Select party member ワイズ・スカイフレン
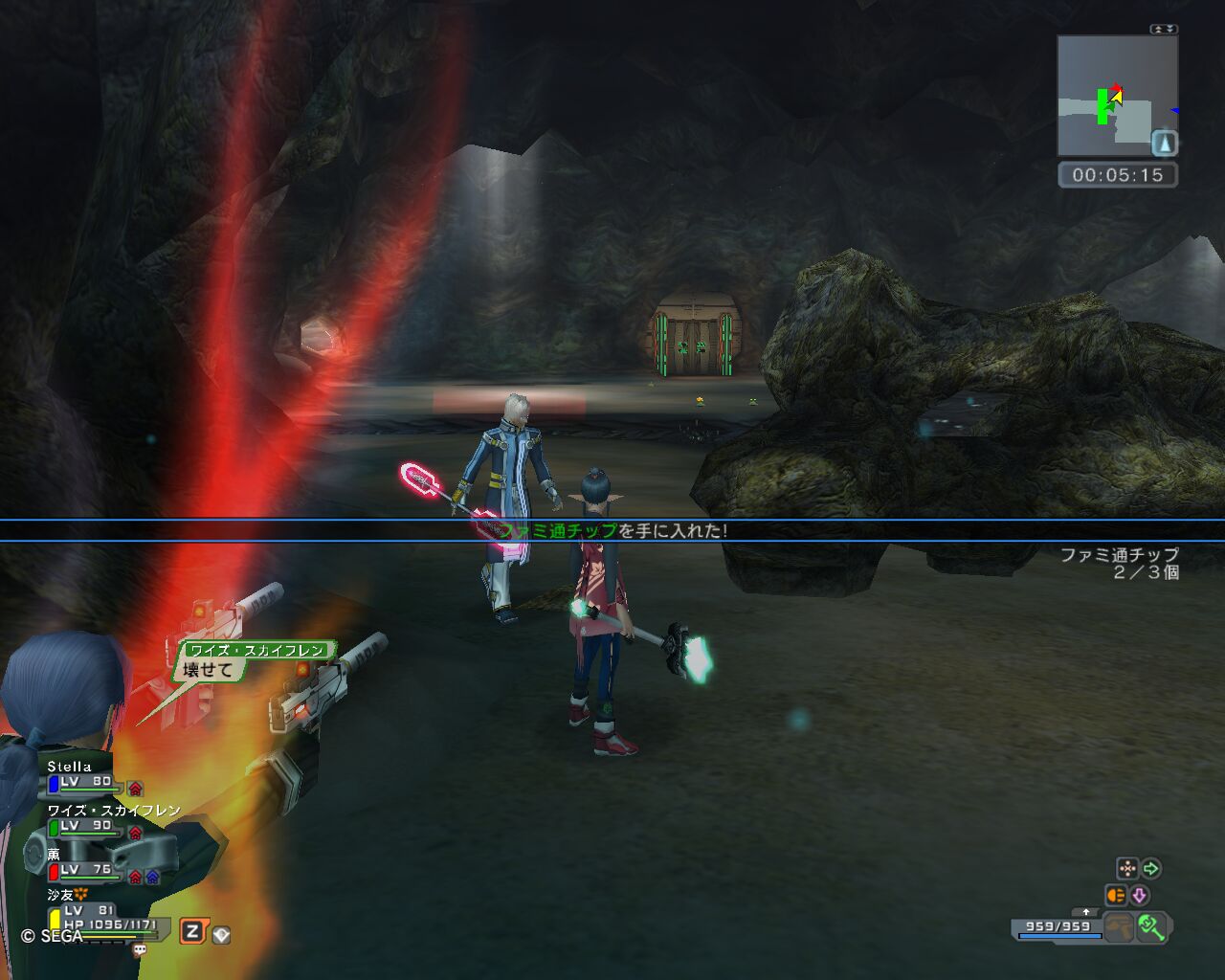Viewport: 1225px width, 980px height. coord(105,820)
